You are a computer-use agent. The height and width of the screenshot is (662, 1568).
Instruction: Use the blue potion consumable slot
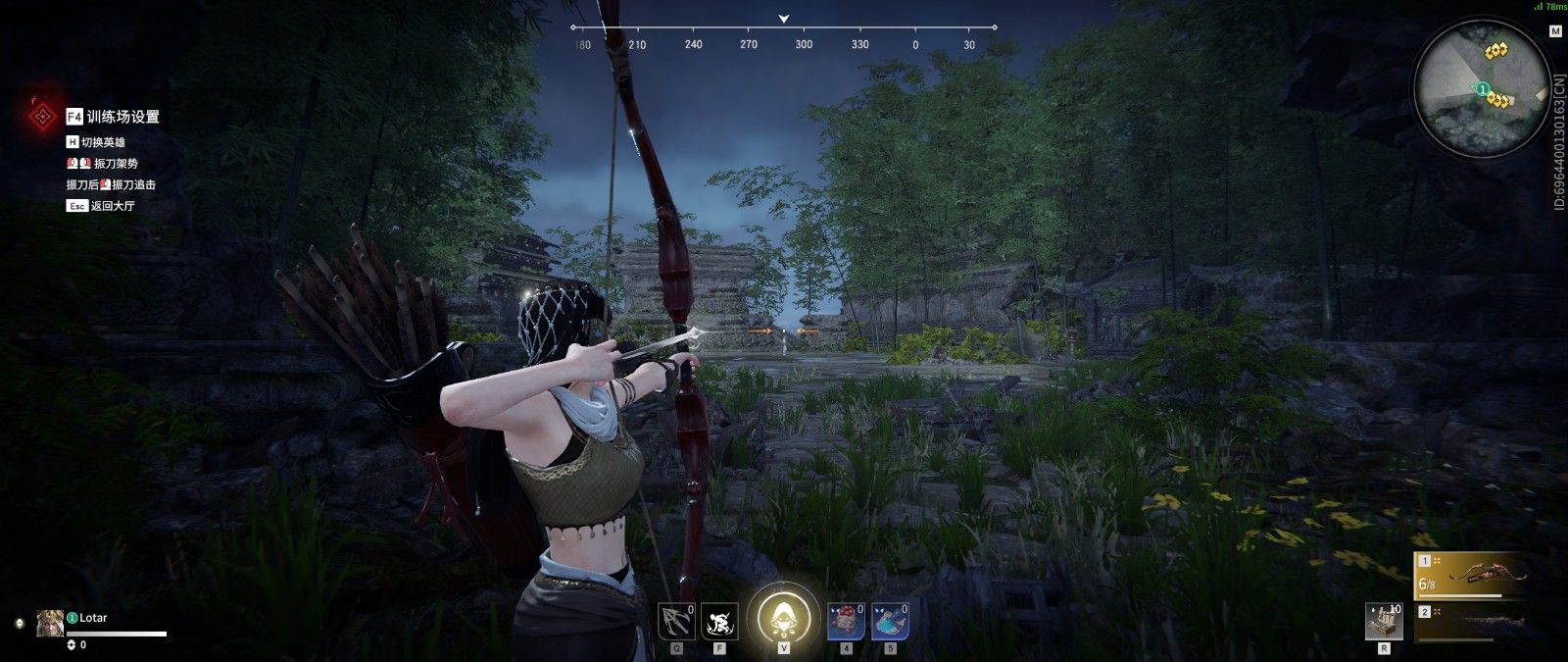889,622
